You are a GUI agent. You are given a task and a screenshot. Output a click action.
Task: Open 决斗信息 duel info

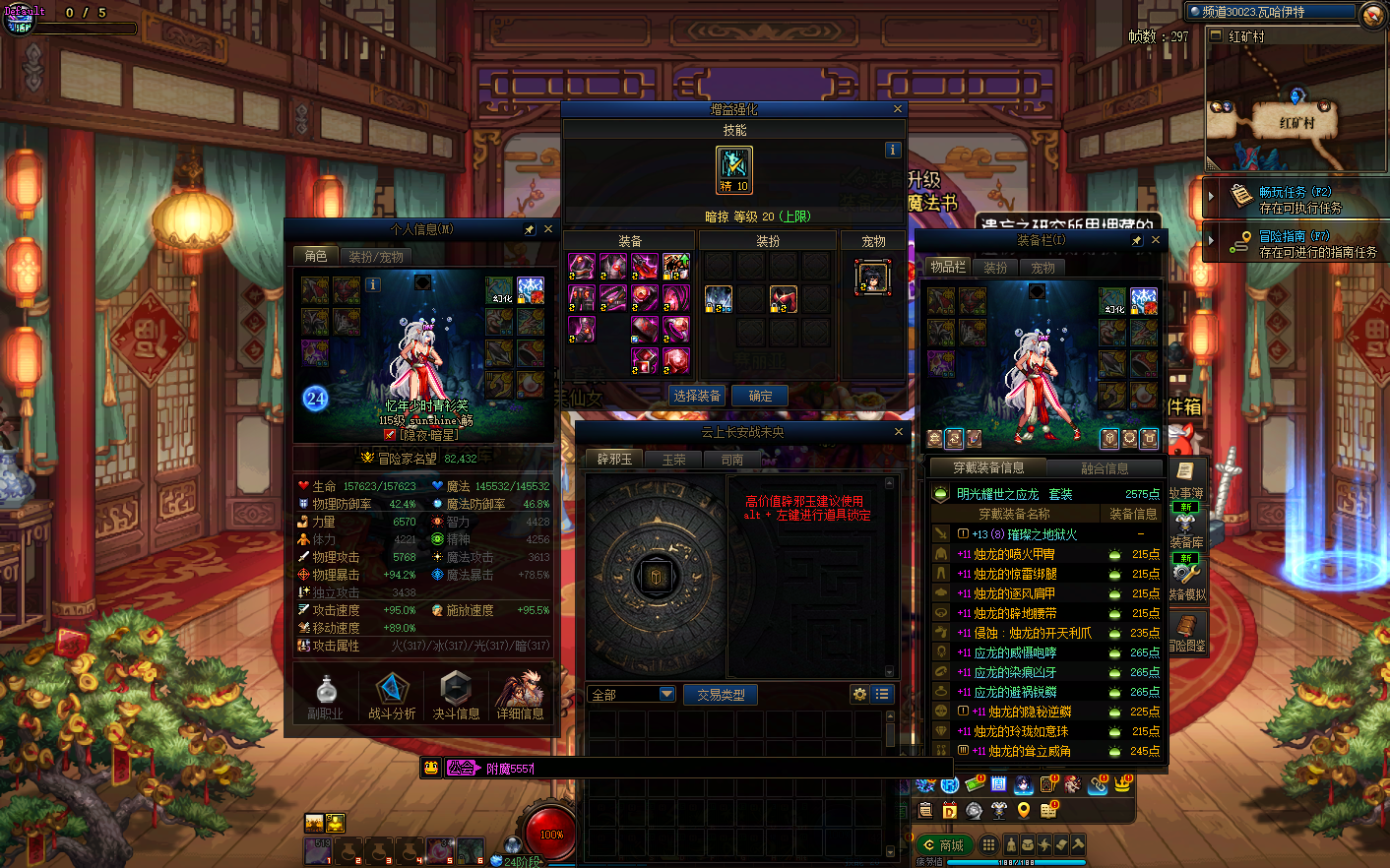point(456,696)
